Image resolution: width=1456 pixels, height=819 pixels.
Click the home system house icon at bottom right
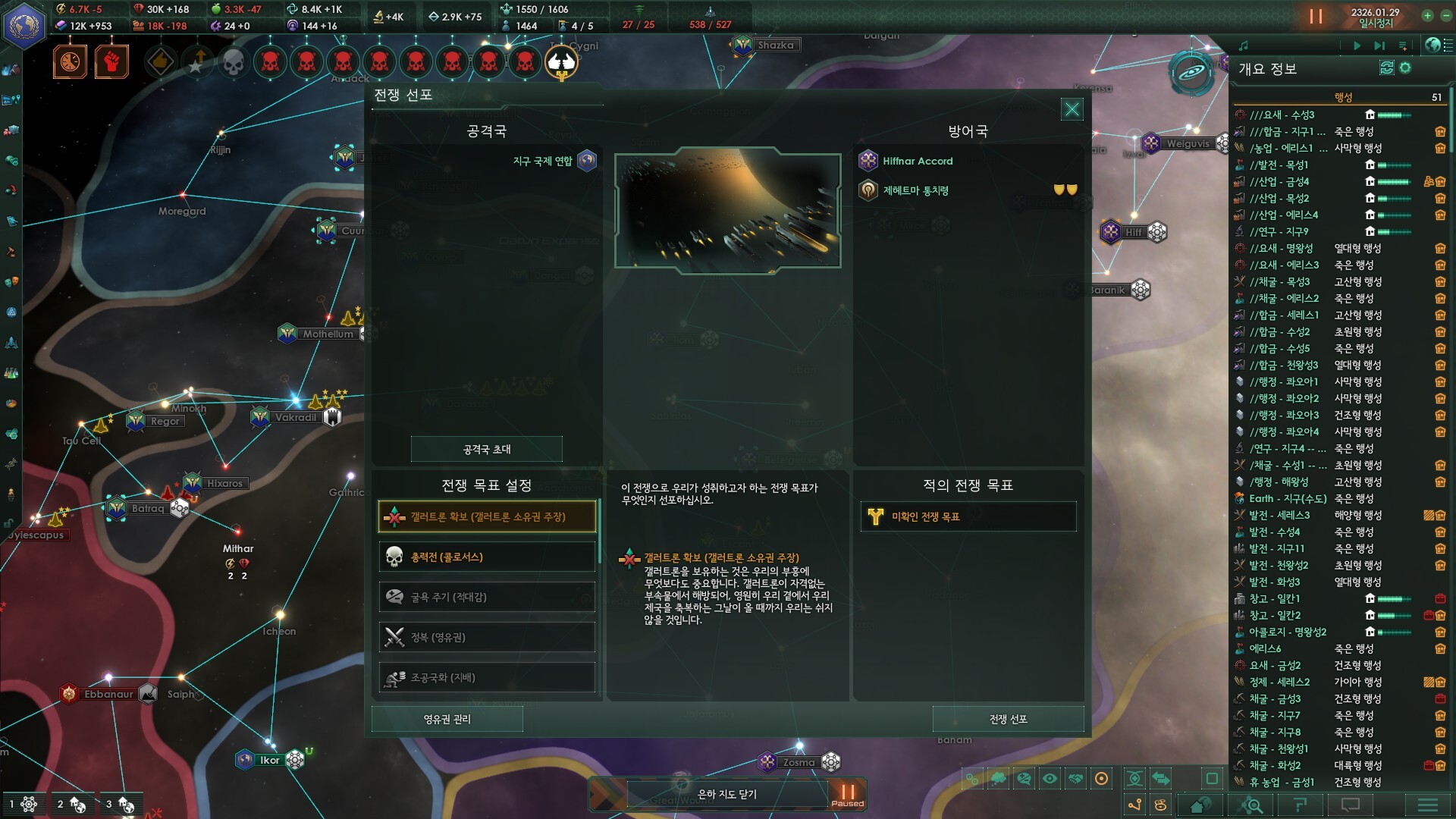coord(1199,805)
